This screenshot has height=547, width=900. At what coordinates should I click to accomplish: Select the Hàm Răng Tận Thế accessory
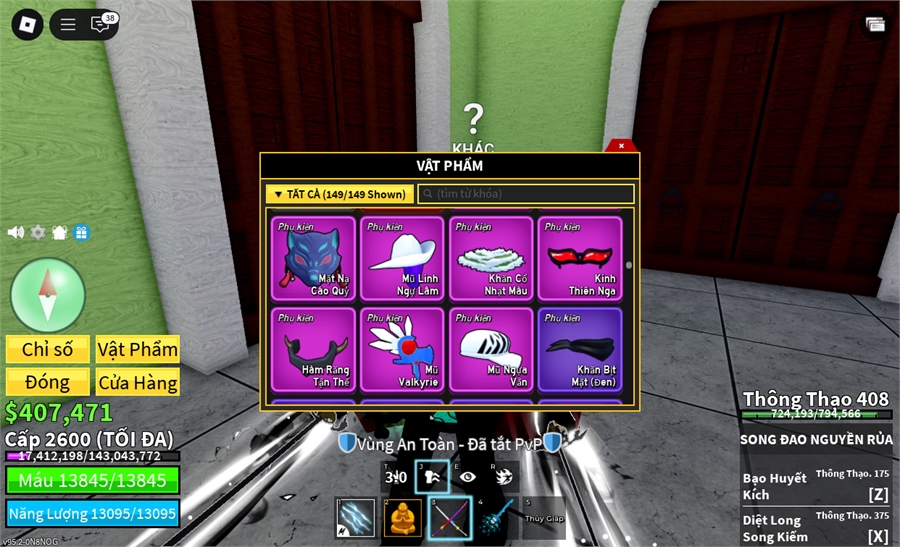coord(313,349)
